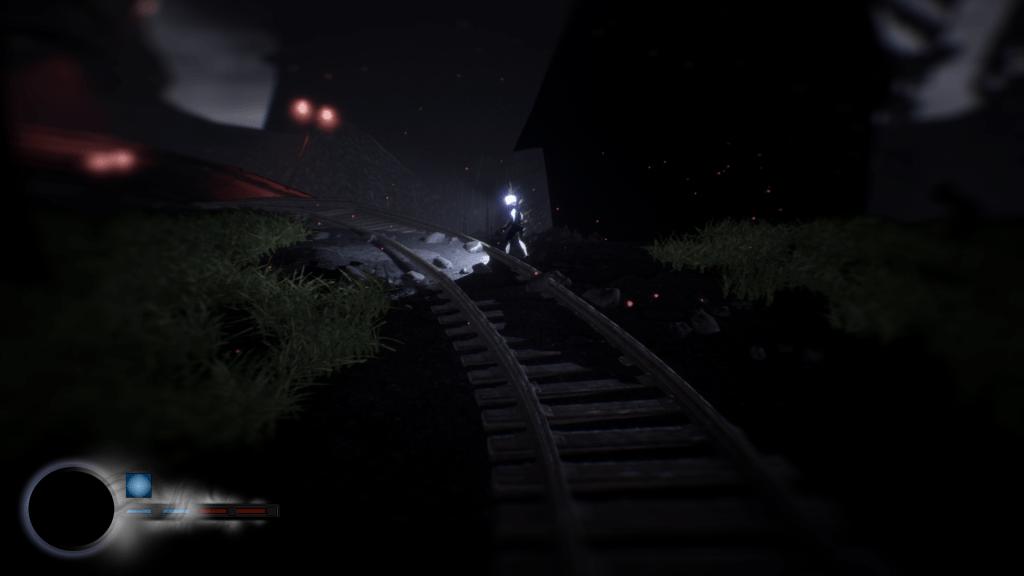
Task: Select the blue glowing ability icon
Action: 139,486
